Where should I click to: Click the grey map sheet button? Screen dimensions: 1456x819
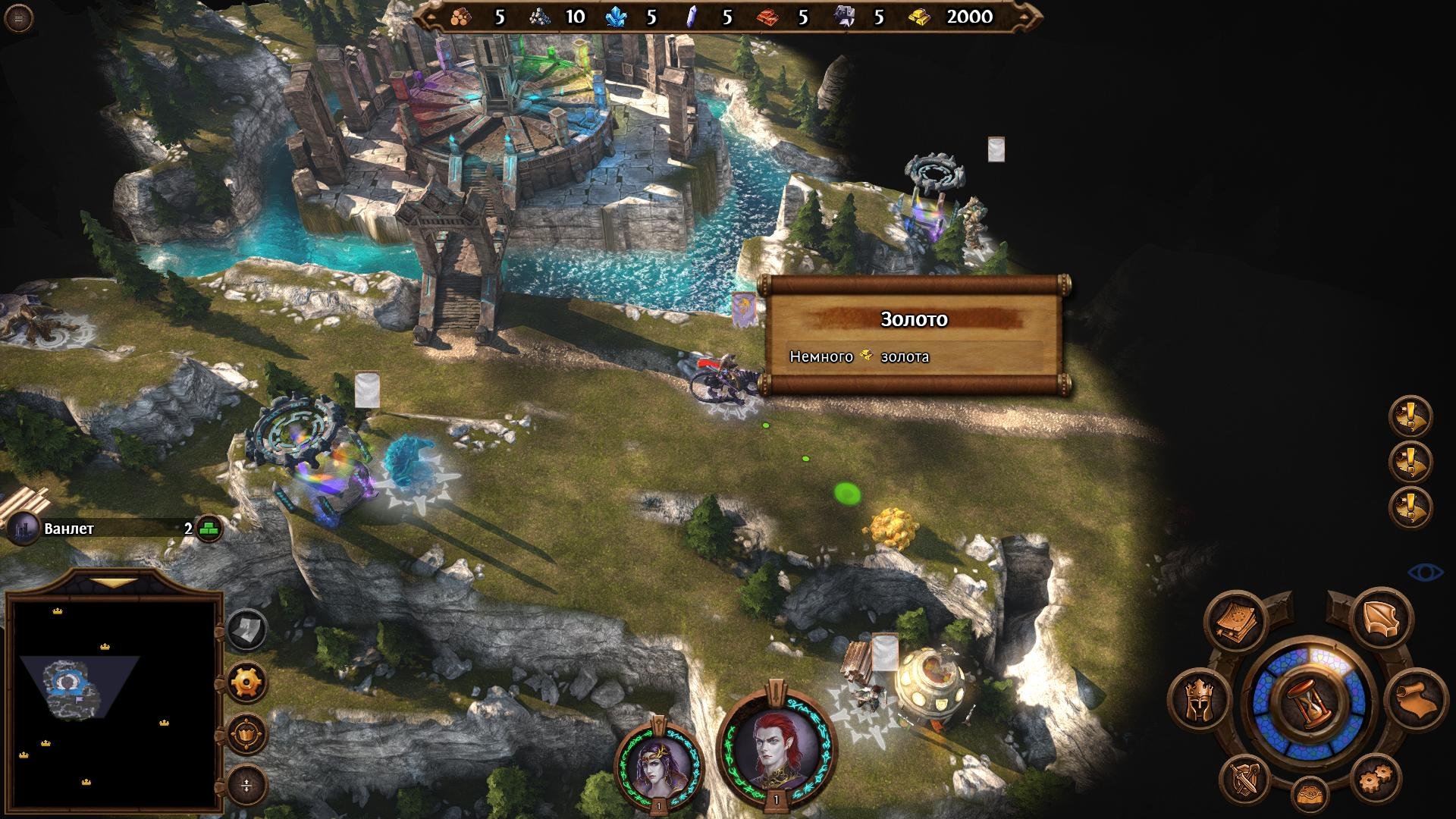point(247,629)
